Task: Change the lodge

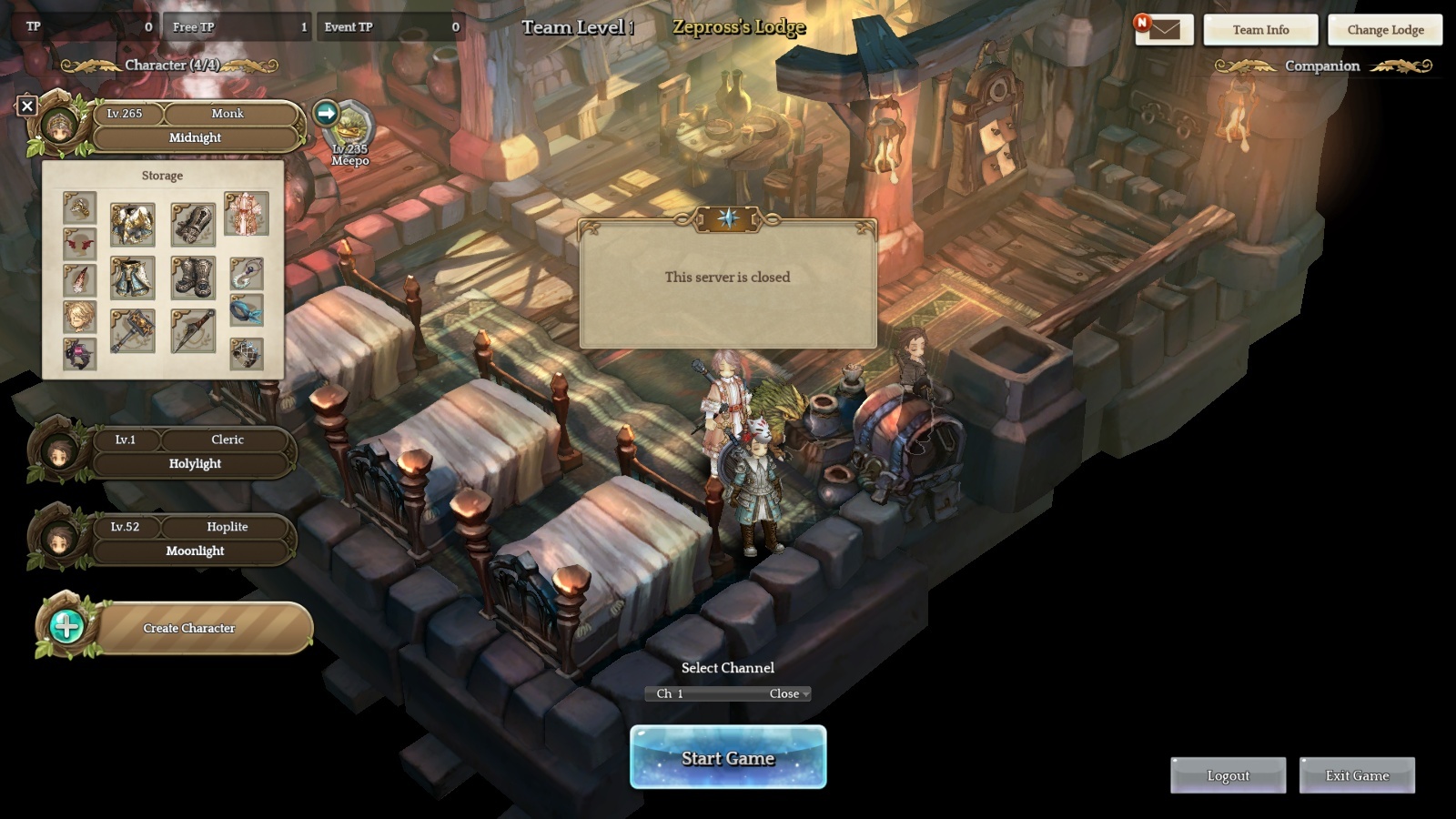Action: pos(1385,30)
